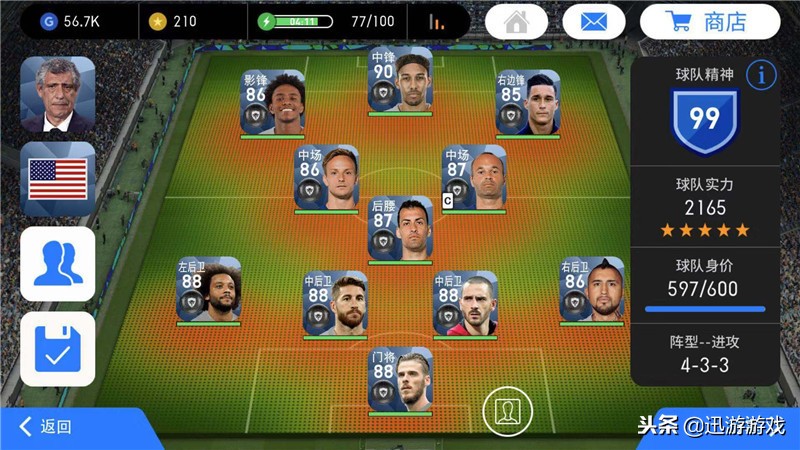Screen dimensions: 800x450
Task: Select the 门将 goalkeeper card rated 88
Action: point(400,378)
